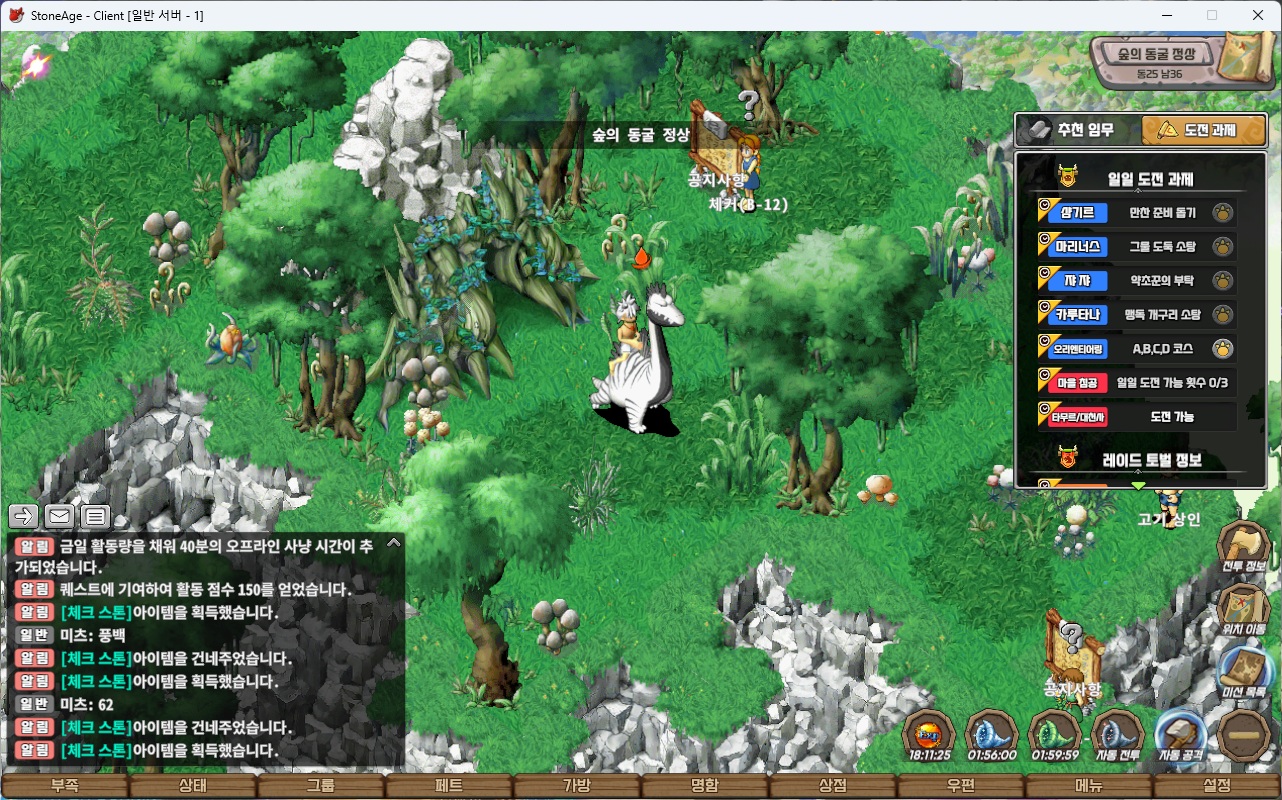The image size is (1282, 800).
Task: Select the 샴기르 daily challenge row
Action: tap(1136, 213)
